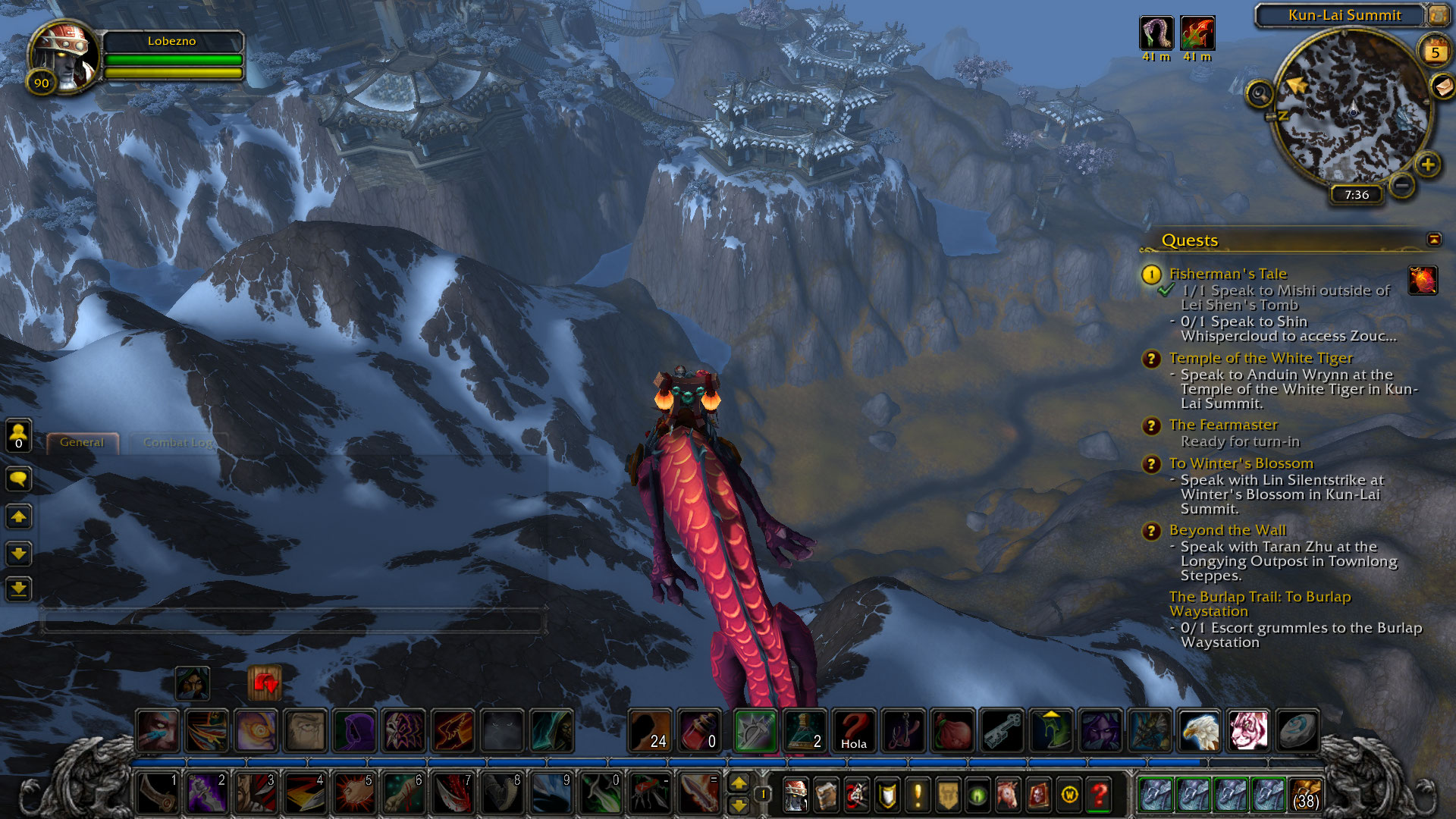Use the skeleton key action slot

click(x=1002, y=730)
